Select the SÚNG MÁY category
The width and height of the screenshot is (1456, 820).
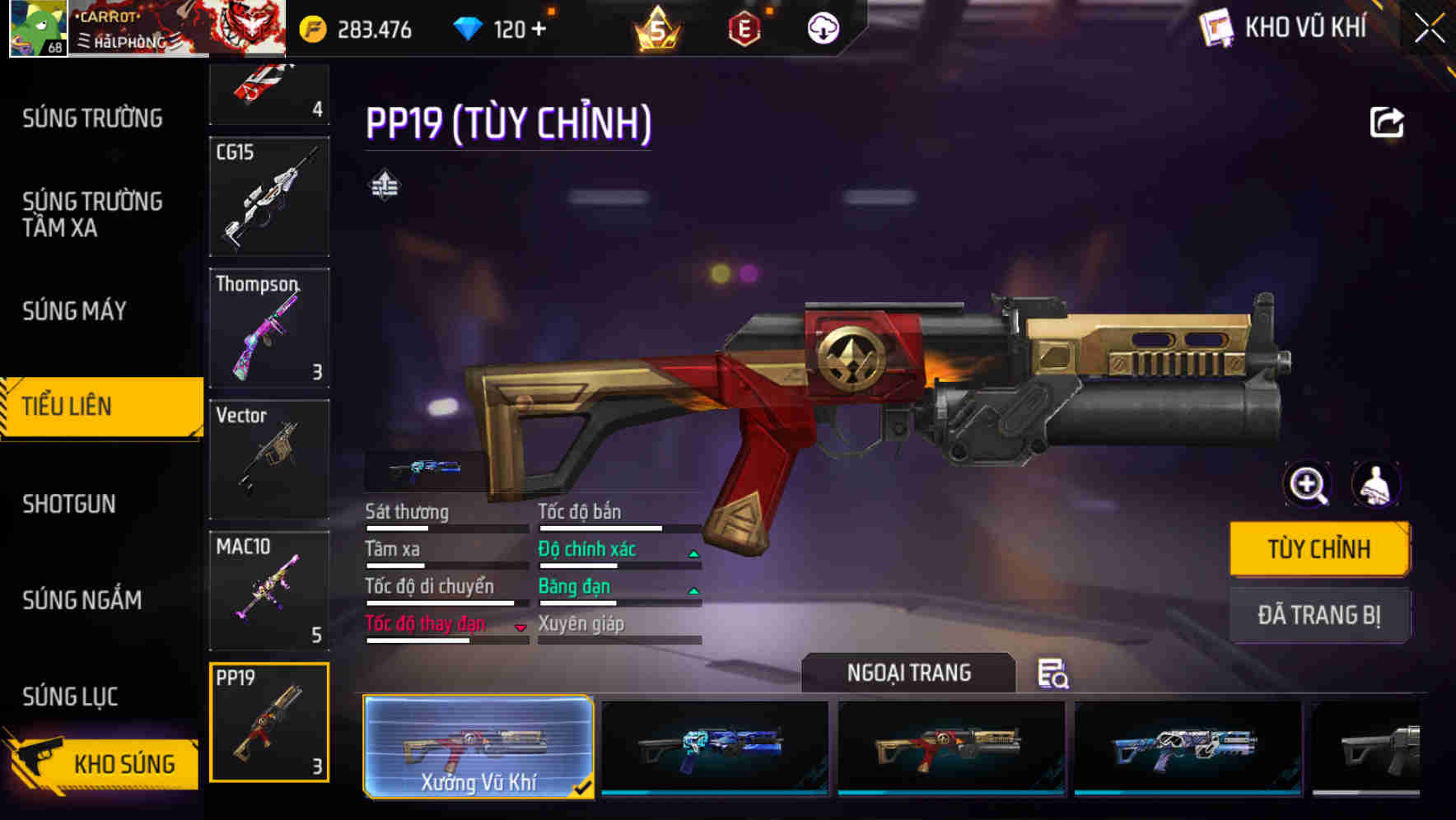point(73,311)
